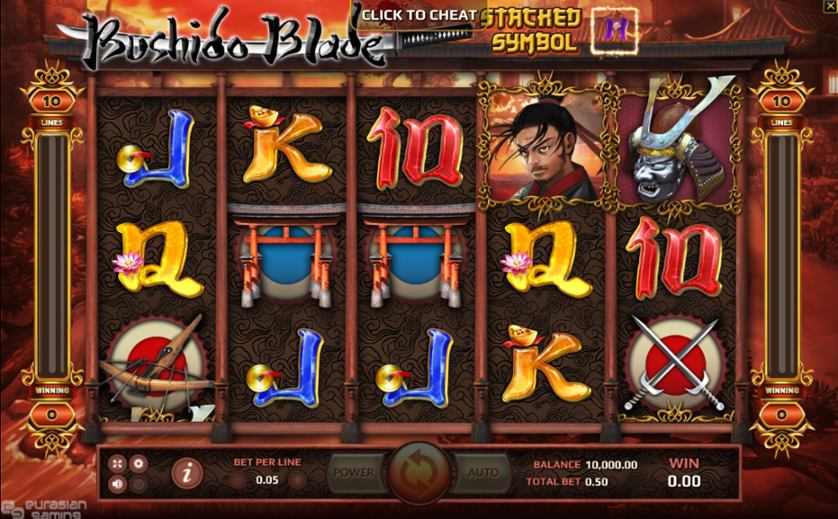838x519 pixels.
Task: Open the info paytable button
Action: (x=184, y=472)
